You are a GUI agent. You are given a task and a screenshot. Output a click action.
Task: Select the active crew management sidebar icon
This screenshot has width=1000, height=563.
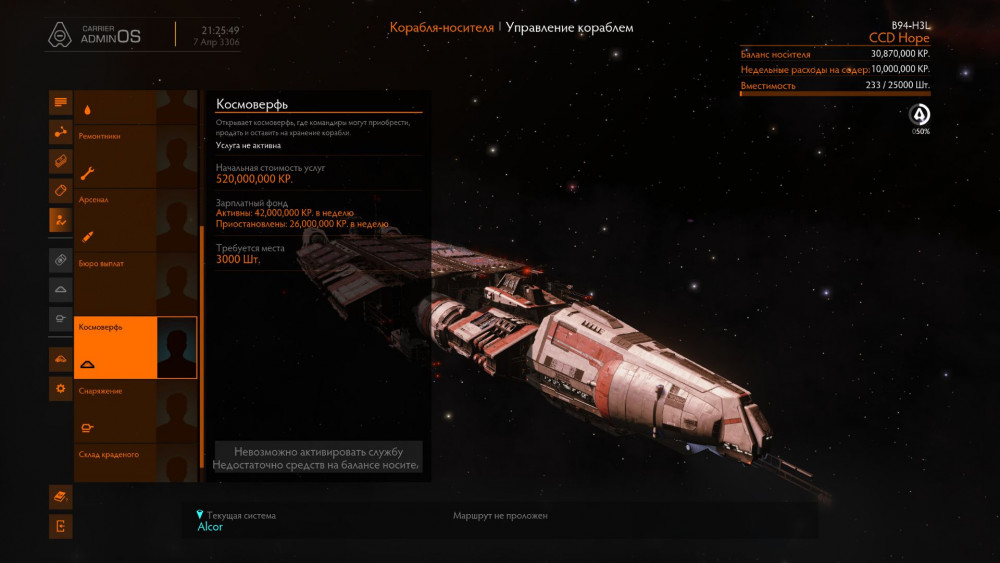pos(61,220)
